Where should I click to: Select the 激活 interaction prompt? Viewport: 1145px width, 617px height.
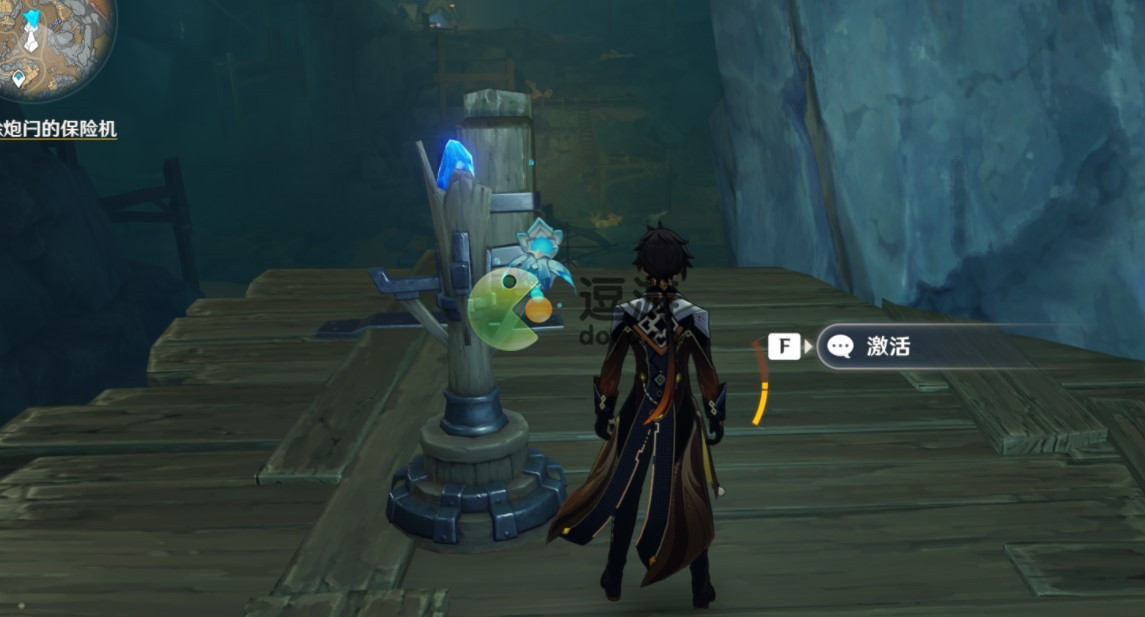point(888,347)
